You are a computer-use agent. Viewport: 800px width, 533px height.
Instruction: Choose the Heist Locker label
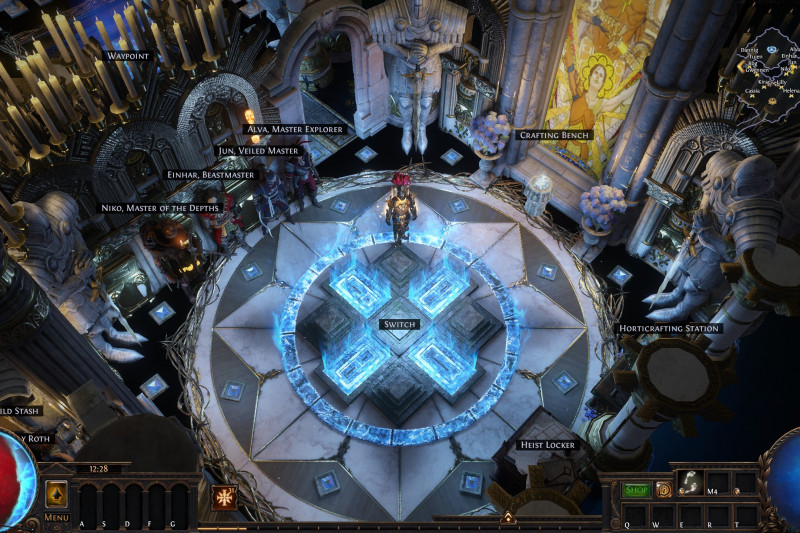[546, 444]
